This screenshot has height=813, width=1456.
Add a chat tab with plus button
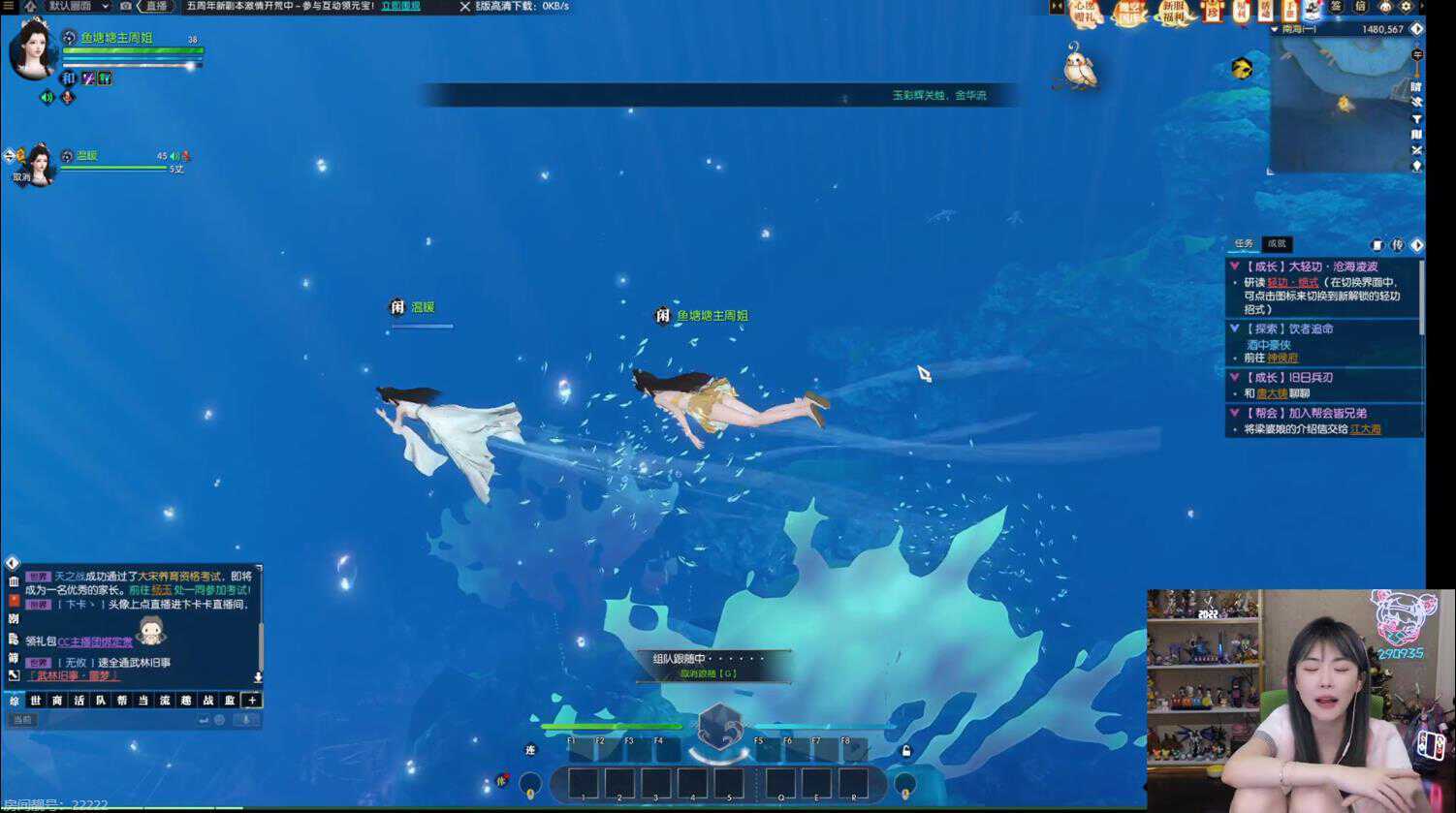click(x=252, y=701)
